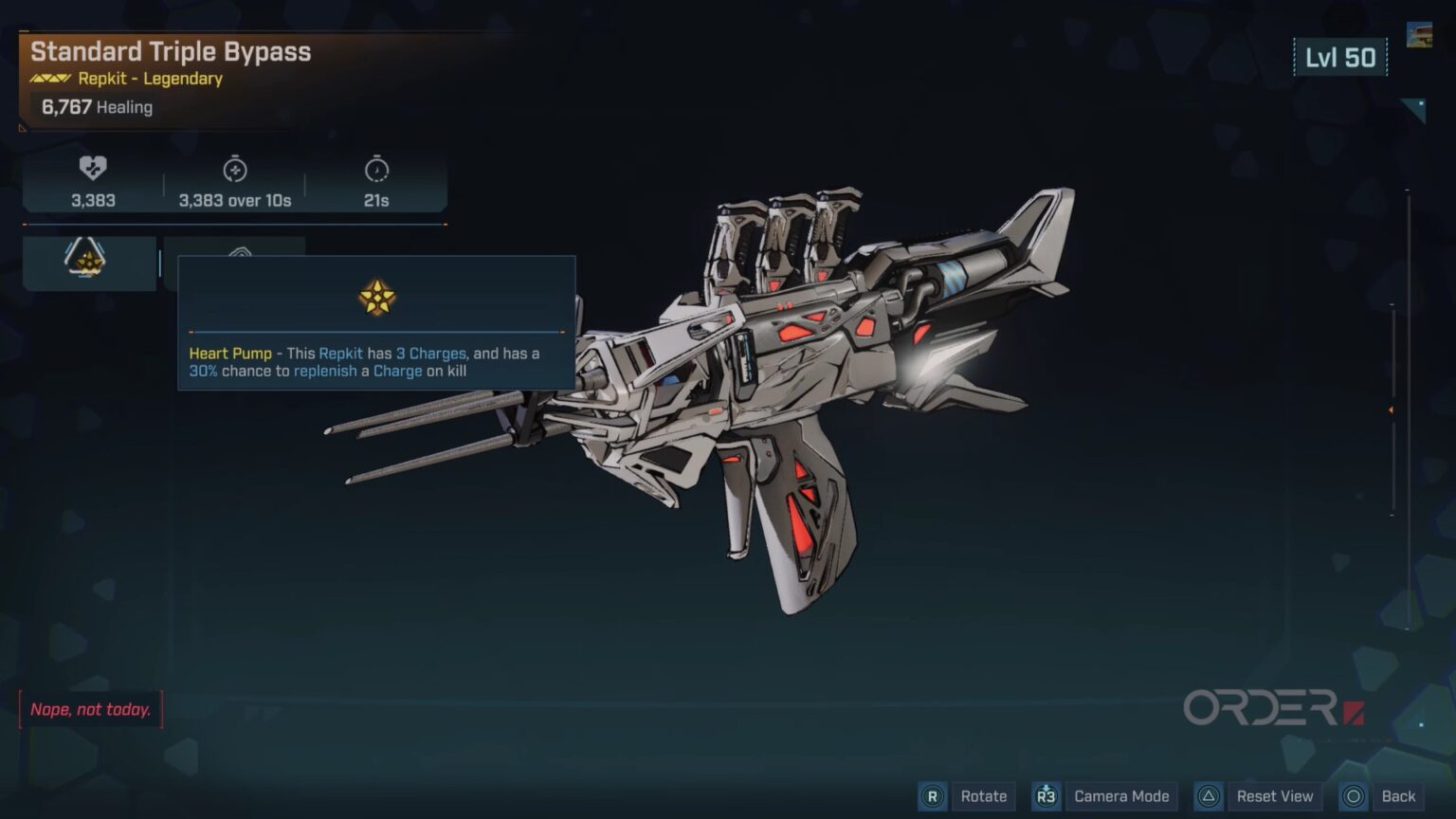This screenshot has width=1456, height=819.
Task: Click the '3 Charges' highlighted text
Action: (x=433, y=353)
